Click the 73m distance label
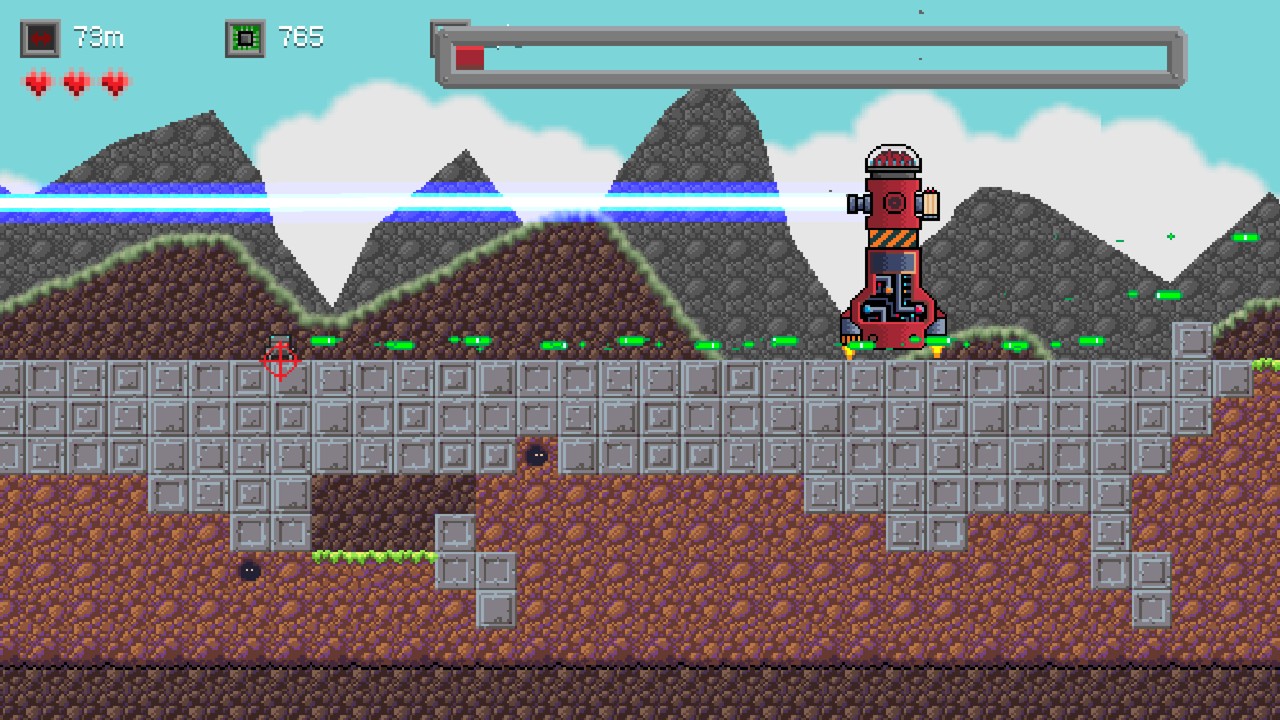The height and width of the screenshot is (720, 1280). pos(99,37)
